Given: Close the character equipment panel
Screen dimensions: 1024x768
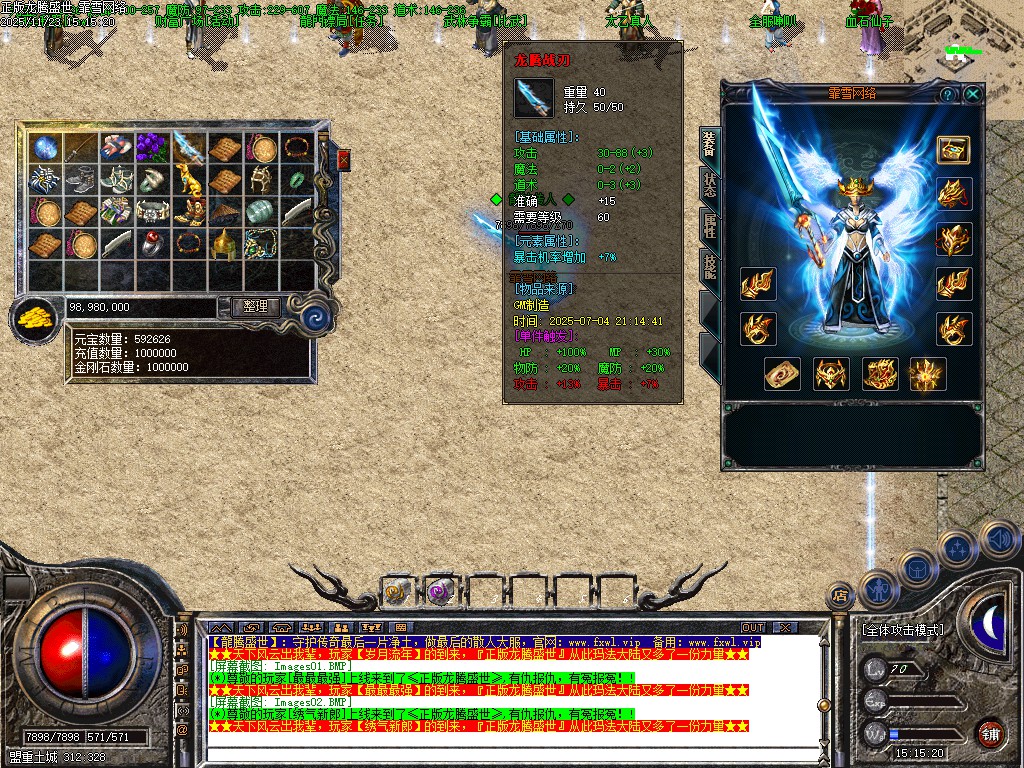Looking at the screenshot, I should coord(972,94).
